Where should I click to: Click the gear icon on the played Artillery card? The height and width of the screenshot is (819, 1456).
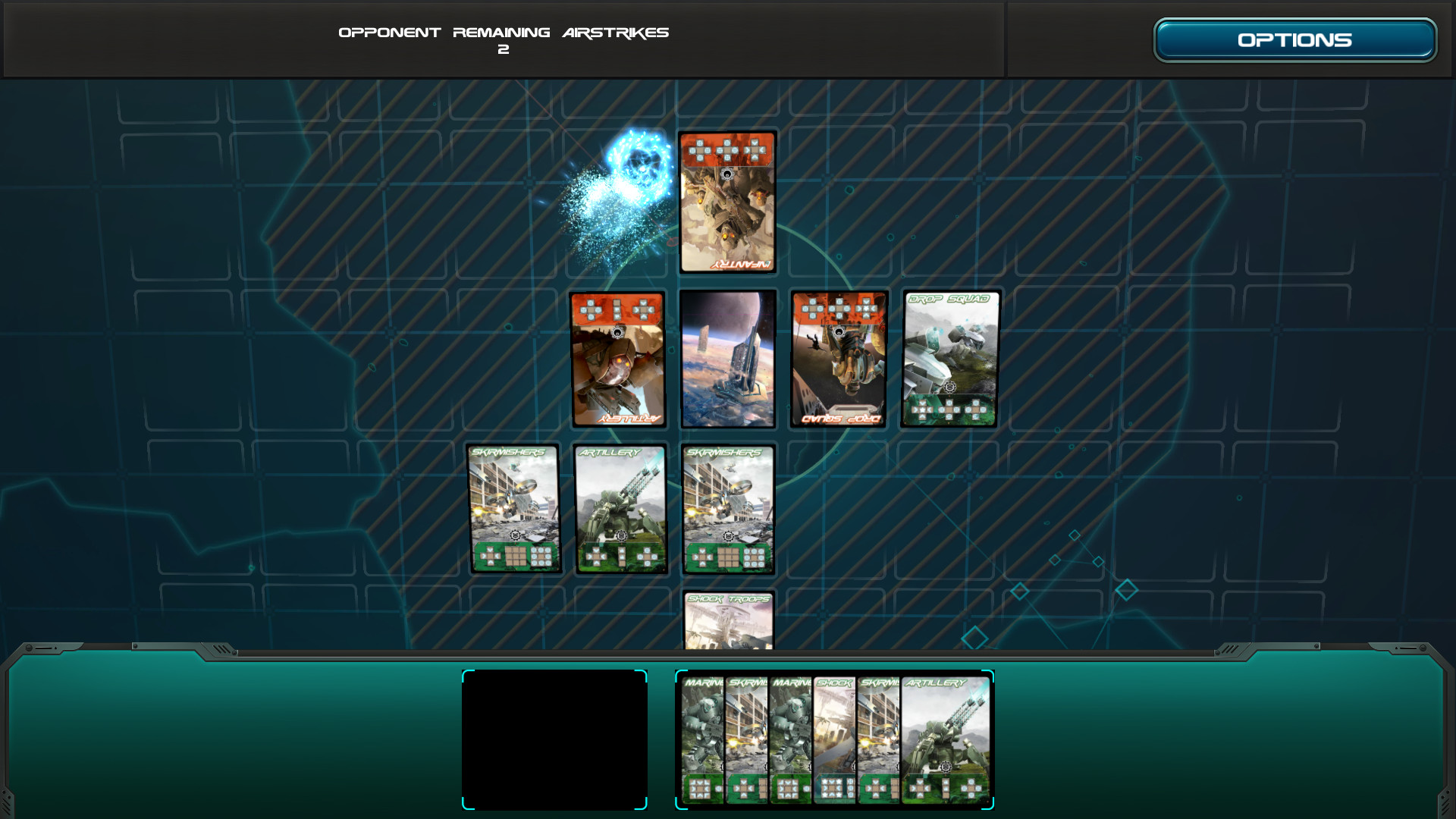click(x=621, y=535)
